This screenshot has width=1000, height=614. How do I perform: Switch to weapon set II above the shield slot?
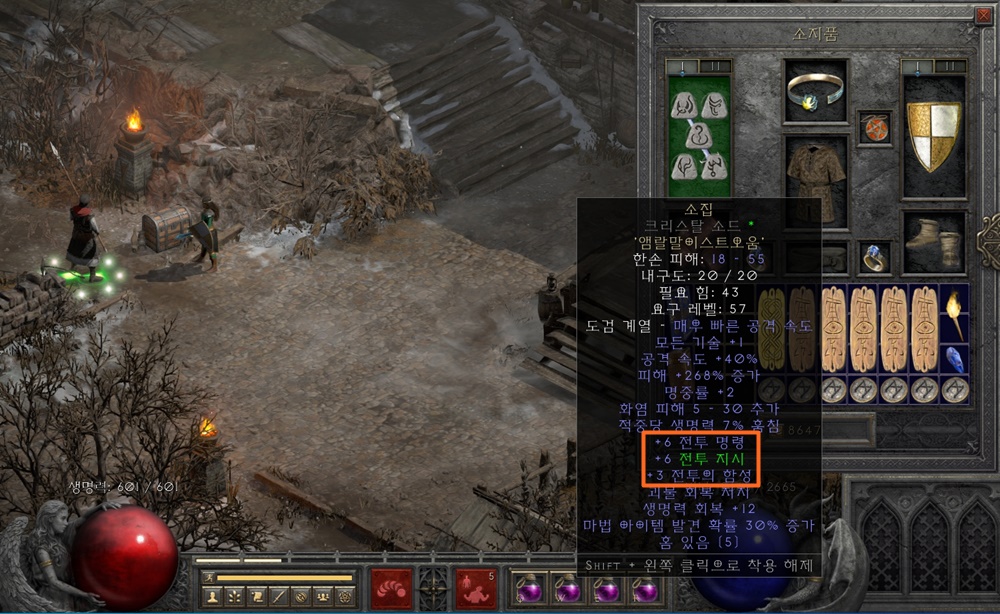949,67
